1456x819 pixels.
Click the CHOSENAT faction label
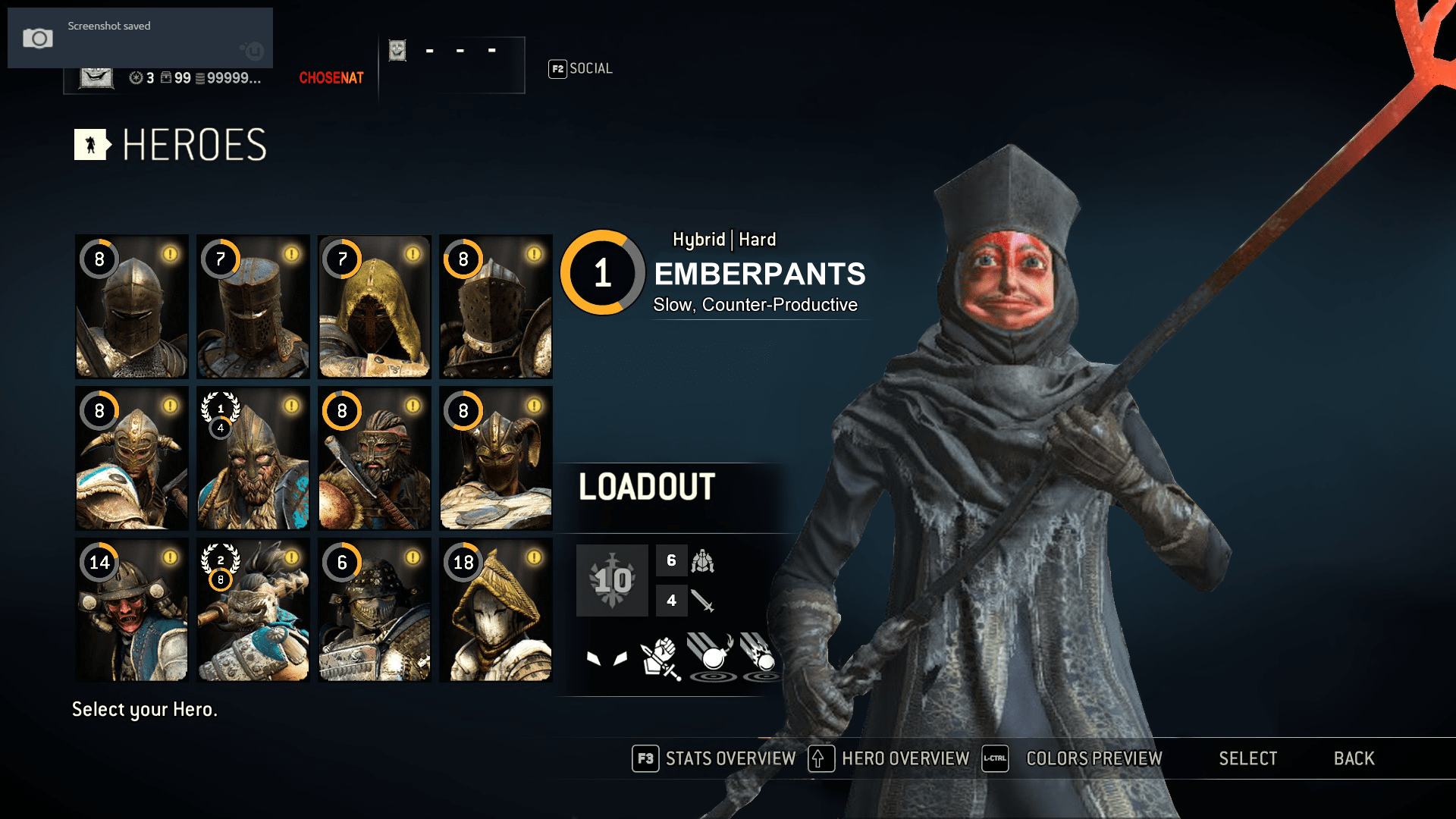(x=331, y=77)
